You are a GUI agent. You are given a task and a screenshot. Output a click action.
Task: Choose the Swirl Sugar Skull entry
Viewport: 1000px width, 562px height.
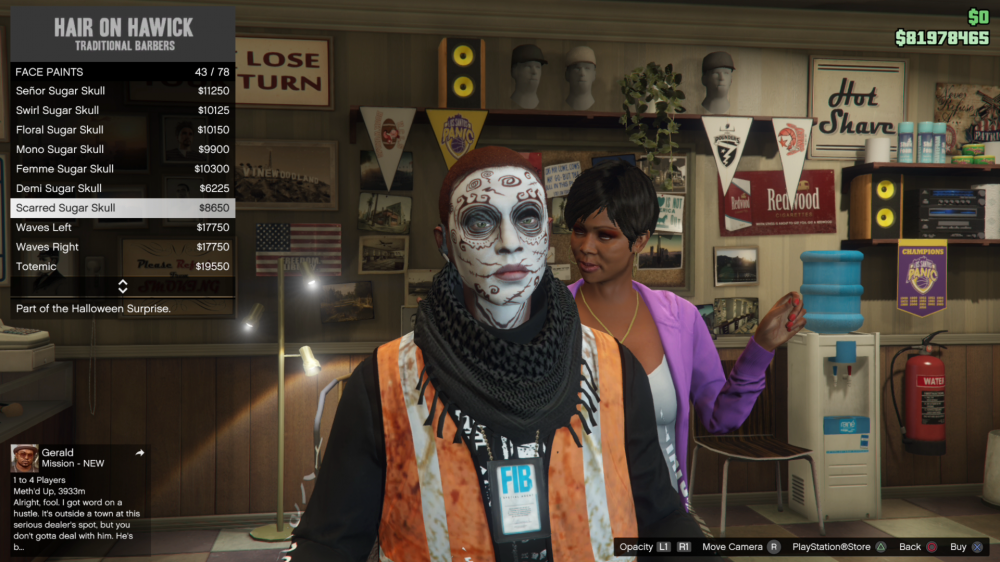click(122, 110)
